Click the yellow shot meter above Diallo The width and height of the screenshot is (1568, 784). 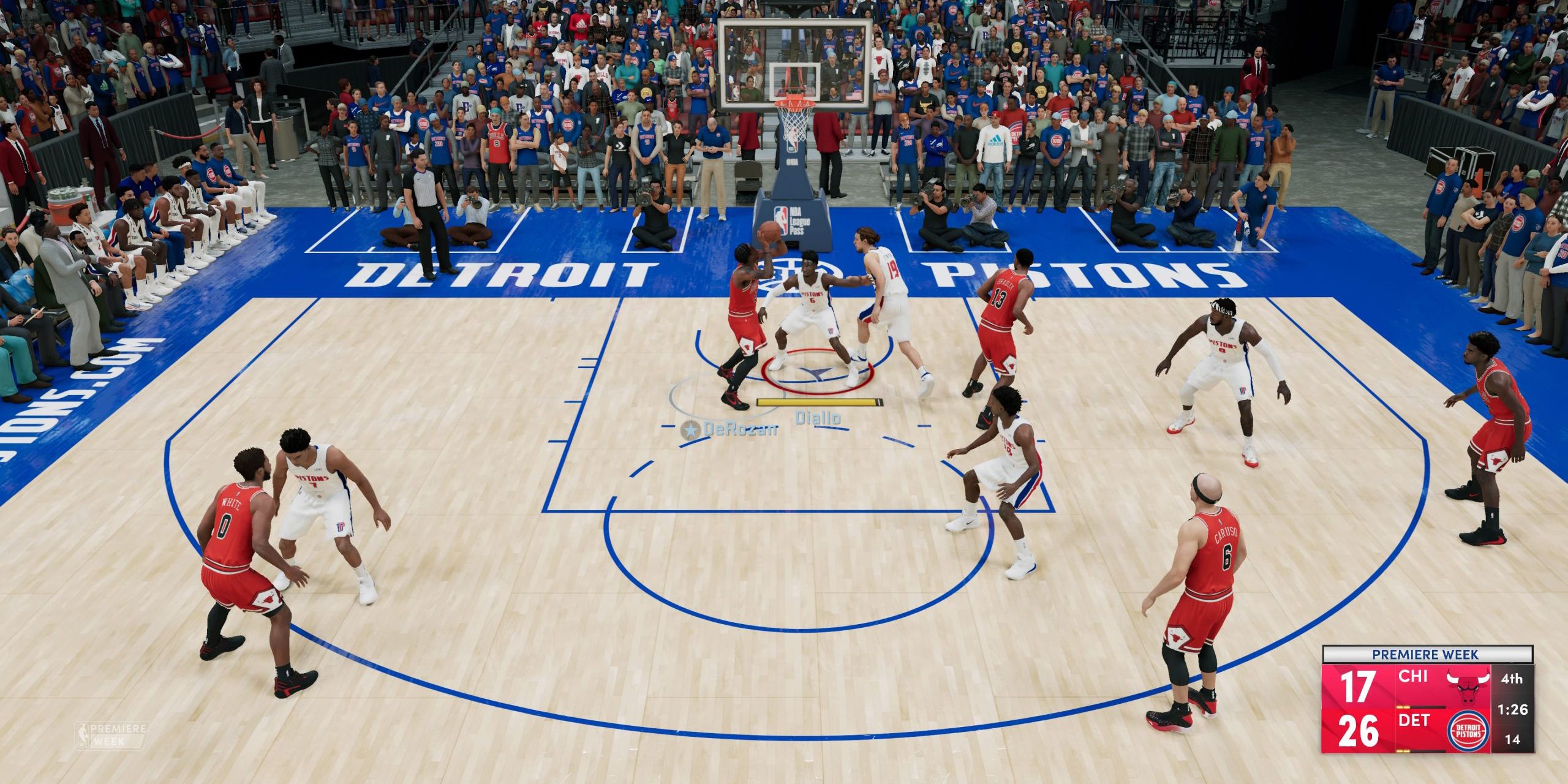pos(817,402)
